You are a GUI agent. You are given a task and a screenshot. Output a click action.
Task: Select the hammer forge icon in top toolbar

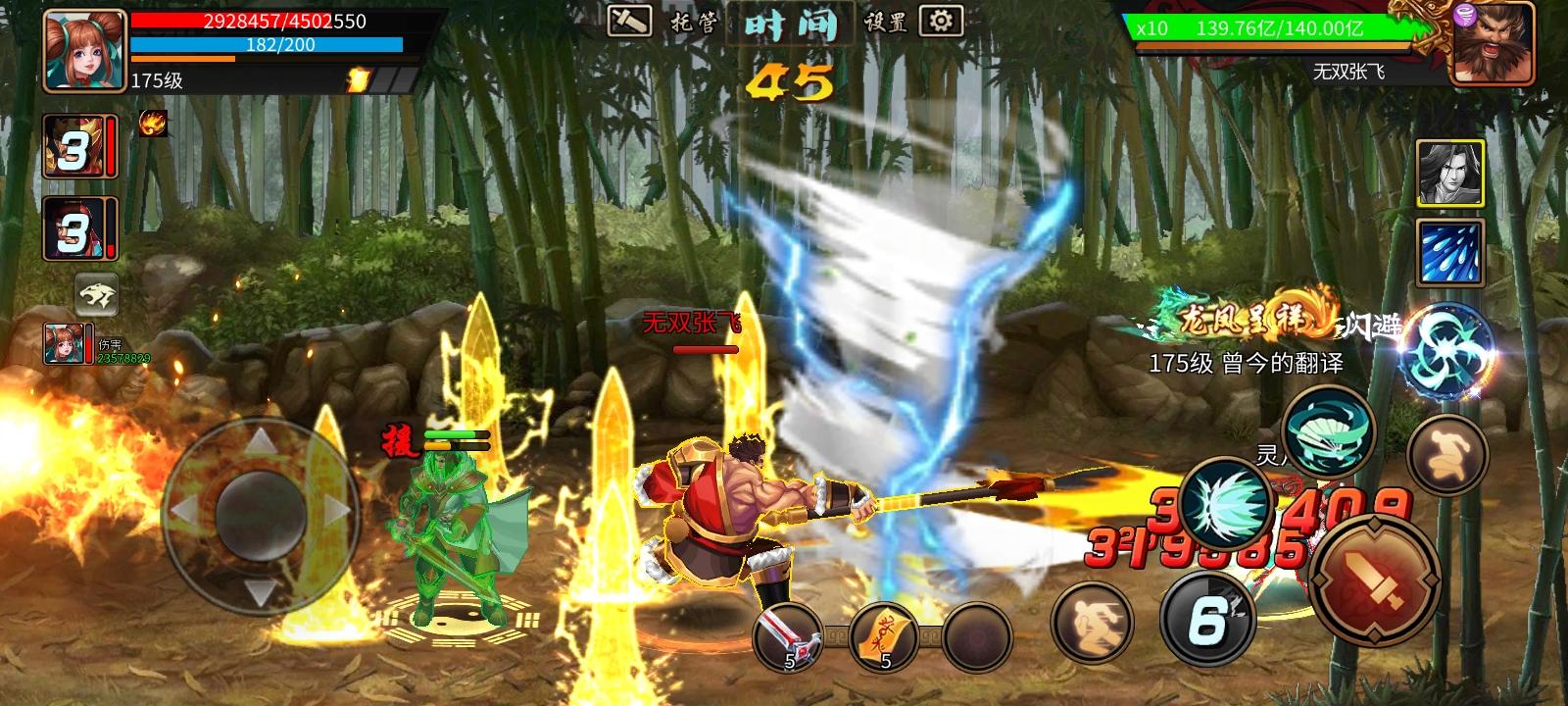pos(628,20)
